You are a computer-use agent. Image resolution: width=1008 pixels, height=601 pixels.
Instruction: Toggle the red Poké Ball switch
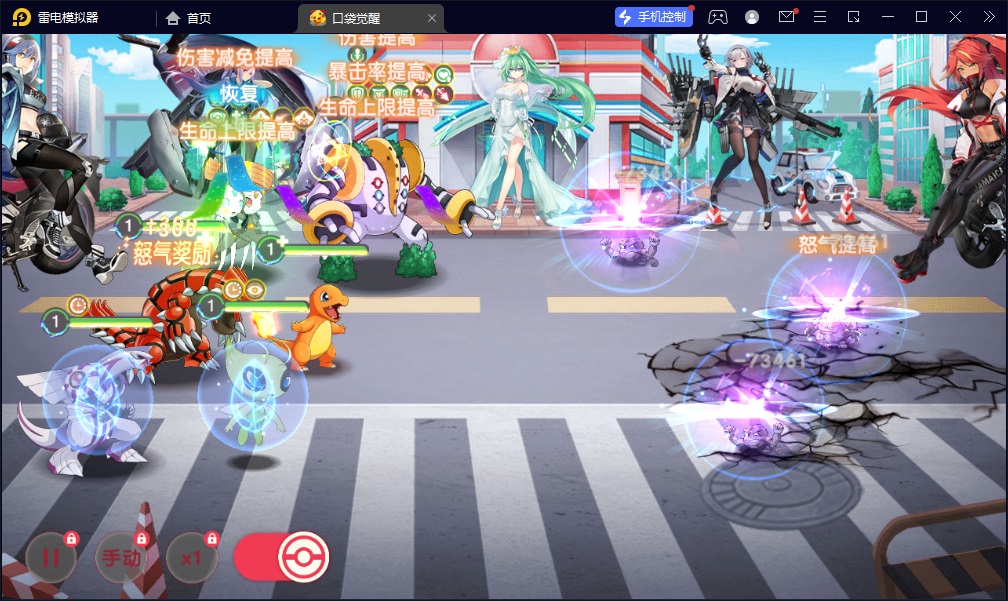pos(281,558)
